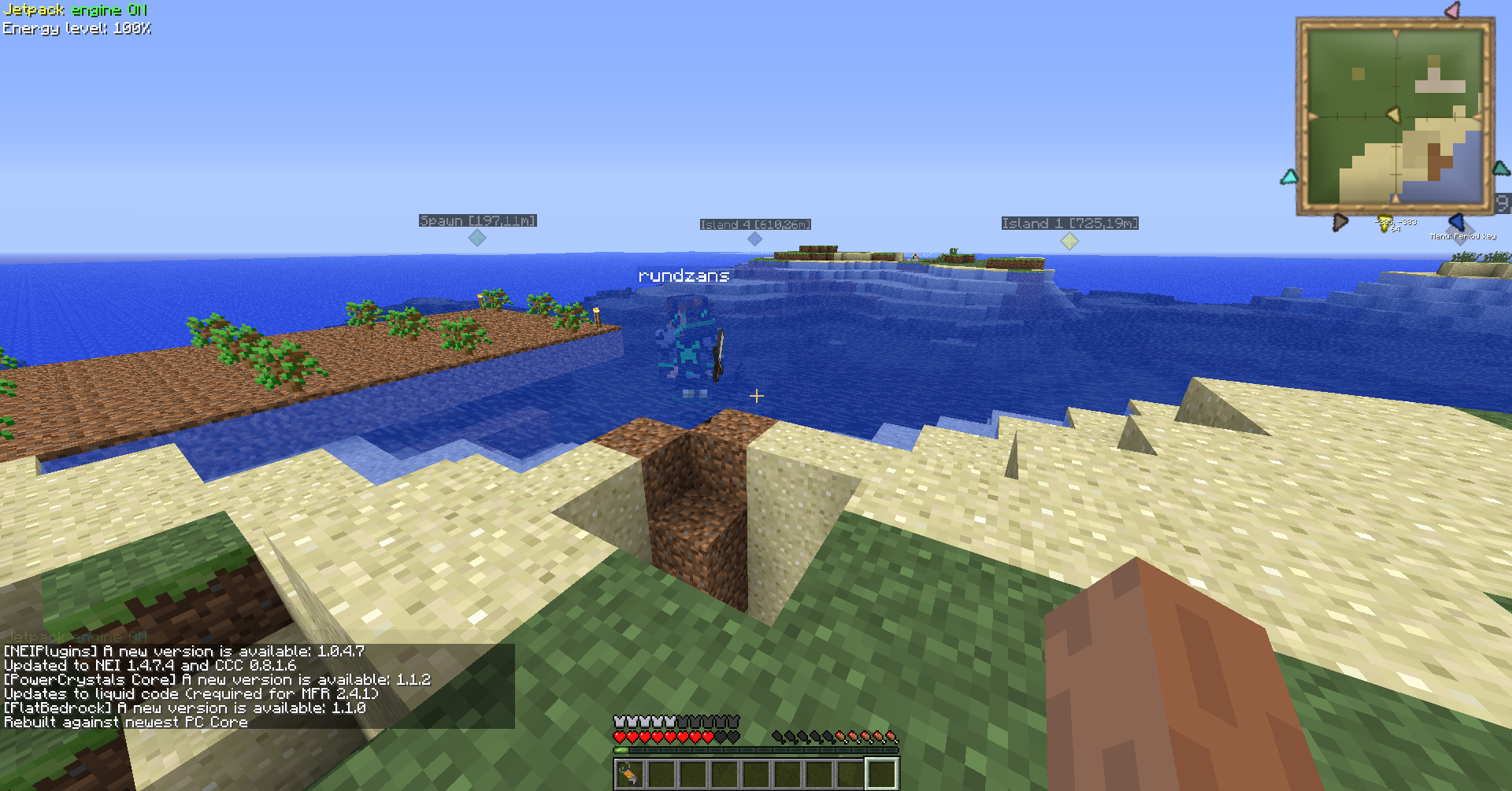Select the Island 4 waypoint marker
The width and height of the screenshot is (1512, 791).
click(x=754, y=238)
